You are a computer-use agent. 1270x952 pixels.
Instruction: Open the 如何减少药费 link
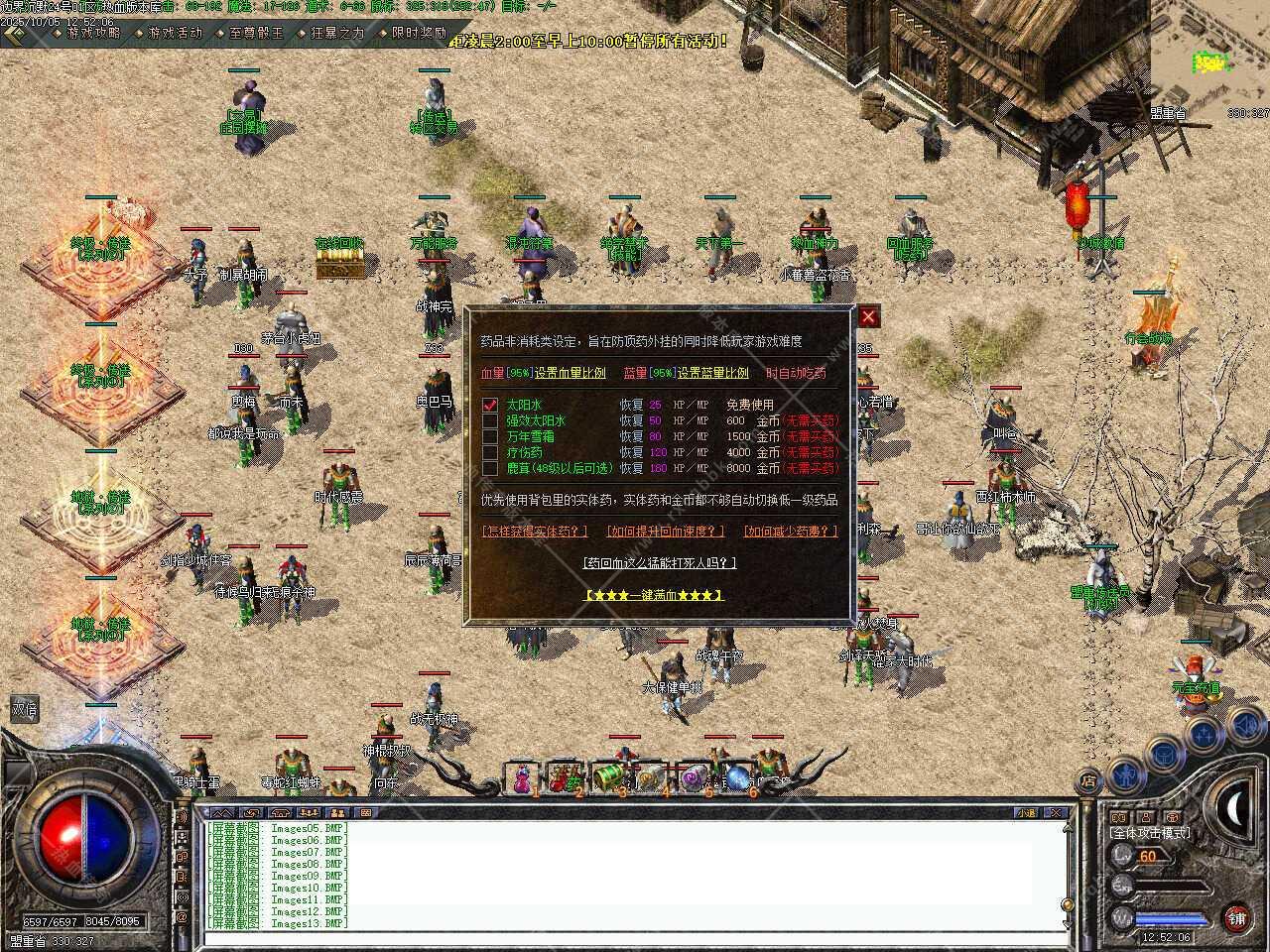tap(791, 532)
